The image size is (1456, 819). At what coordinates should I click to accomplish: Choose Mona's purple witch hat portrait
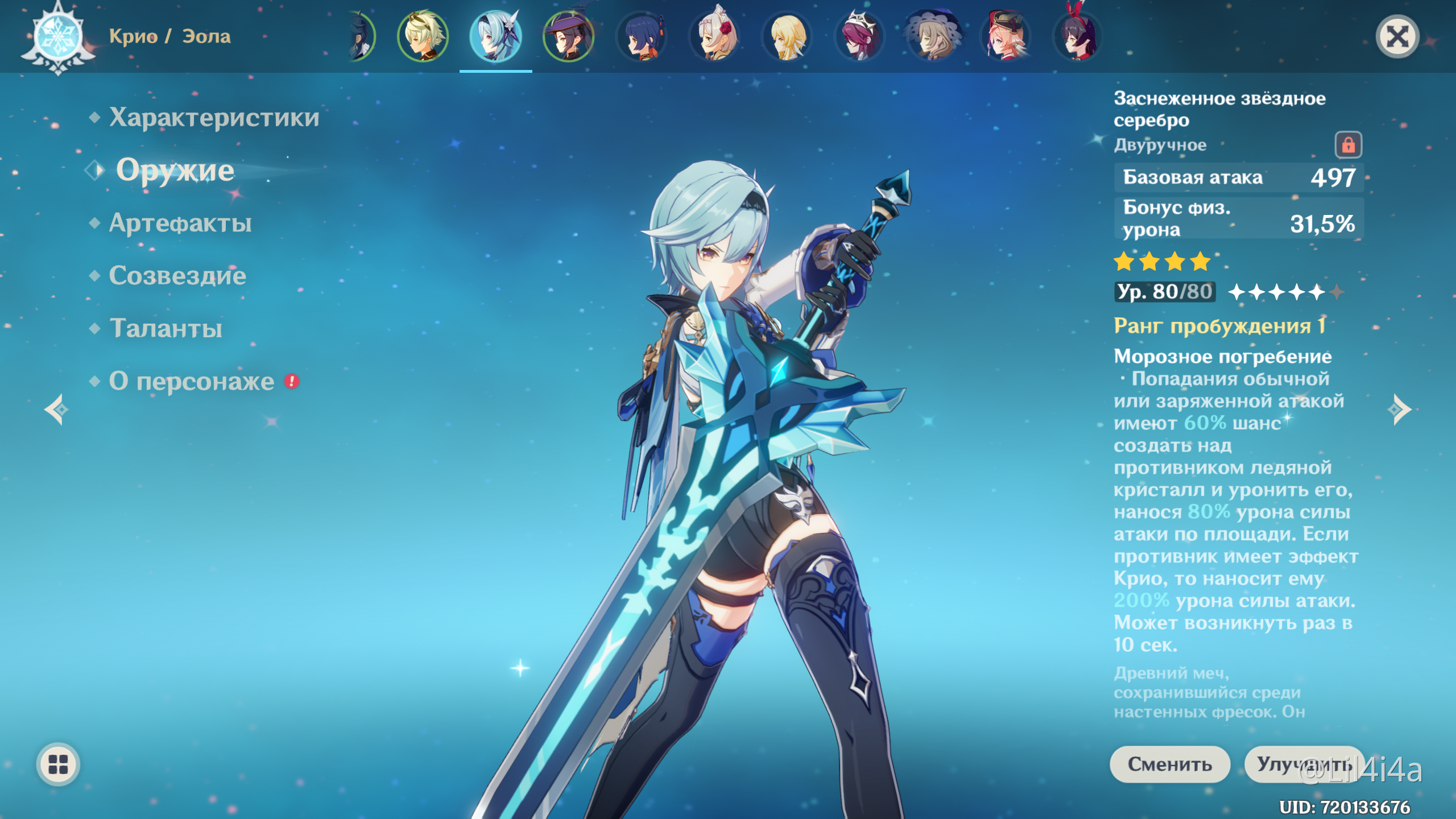(x=568, y=36)
